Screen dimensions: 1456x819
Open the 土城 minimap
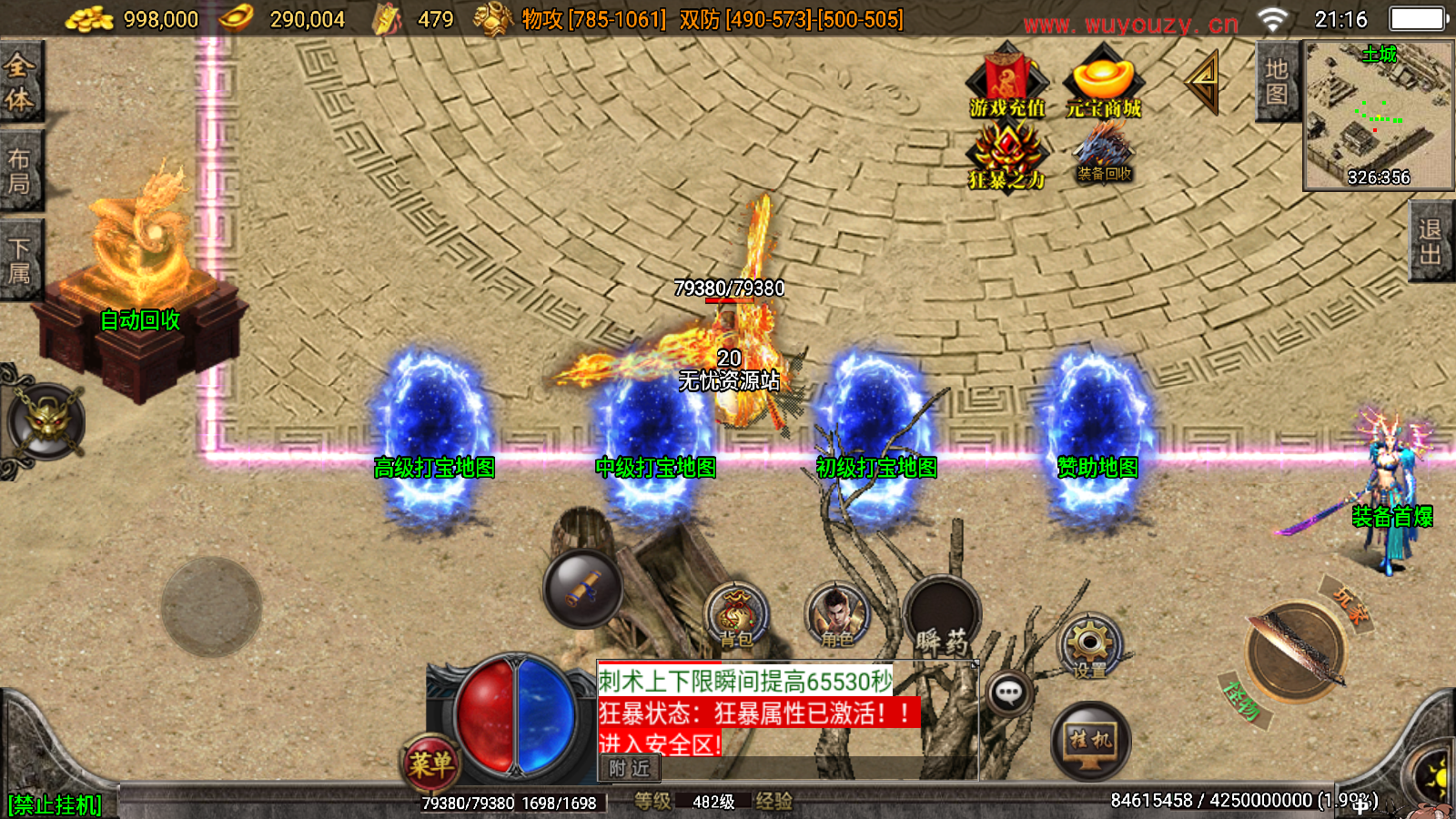click(1378, 115)
